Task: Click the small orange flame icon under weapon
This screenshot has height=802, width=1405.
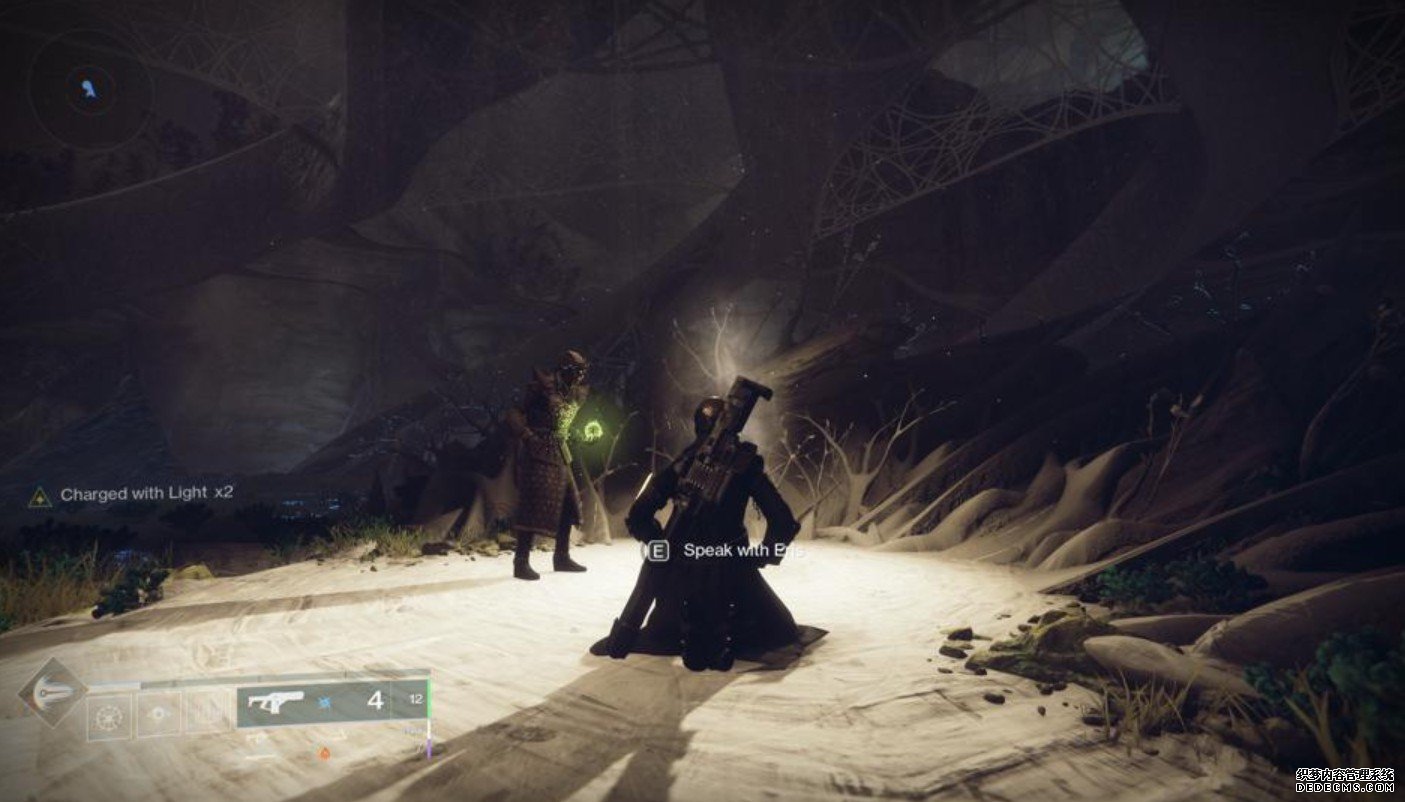Action: coord(326,752)
